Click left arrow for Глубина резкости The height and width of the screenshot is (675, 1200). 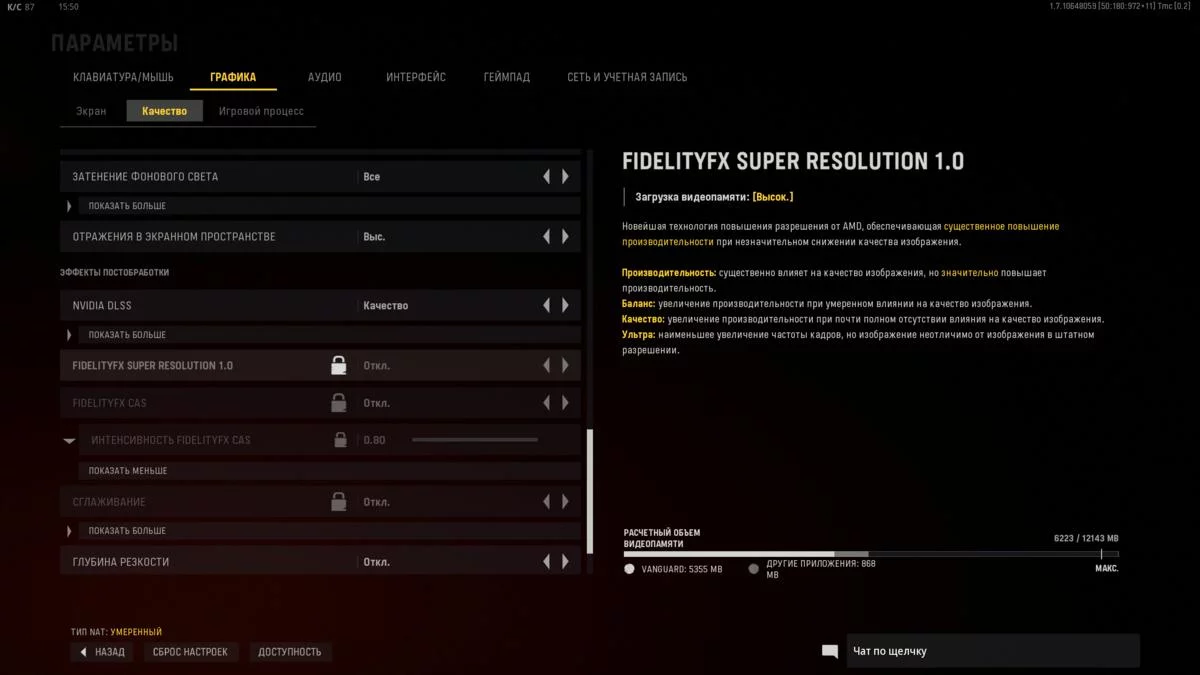pyautogui.click(x=546, y=562)
